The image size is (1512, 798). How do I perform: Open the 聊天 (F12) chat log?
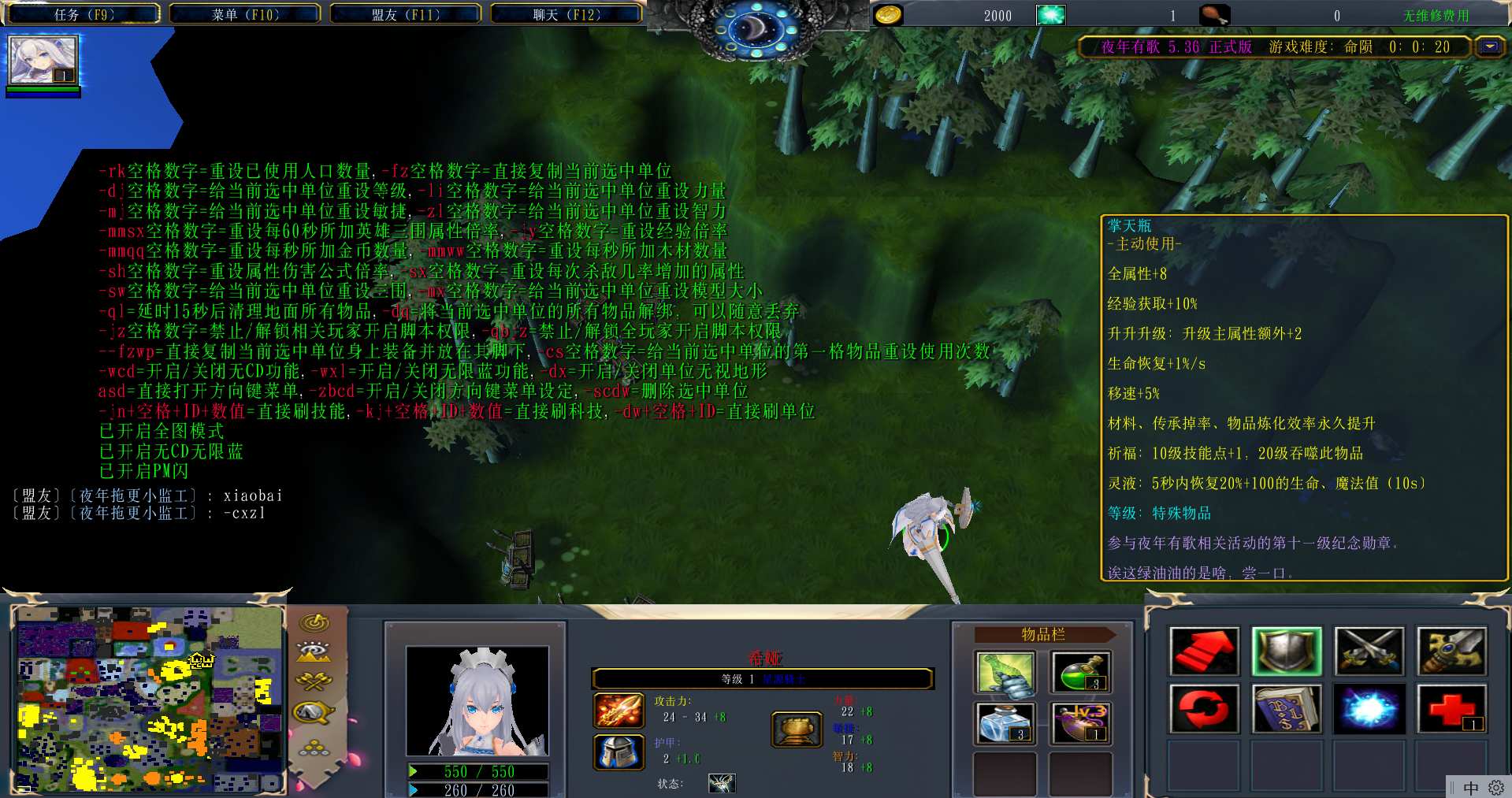(566, 14)
